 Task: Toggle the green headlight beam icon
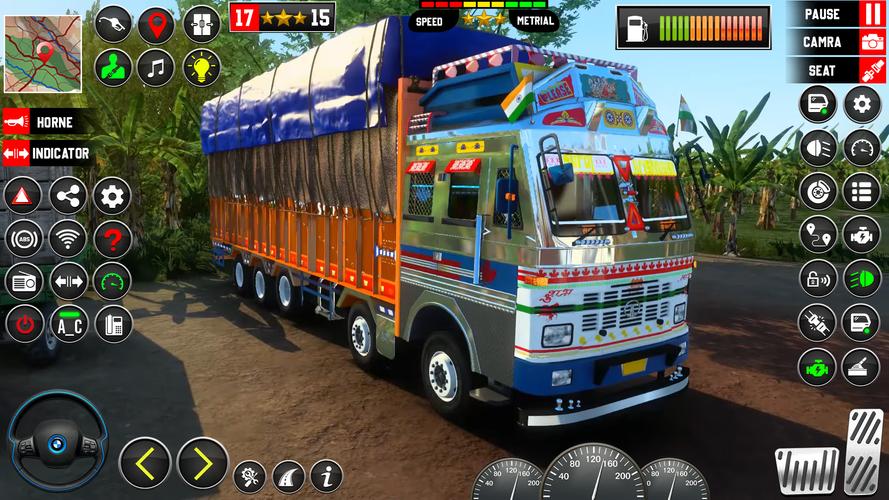click(861, 278)
